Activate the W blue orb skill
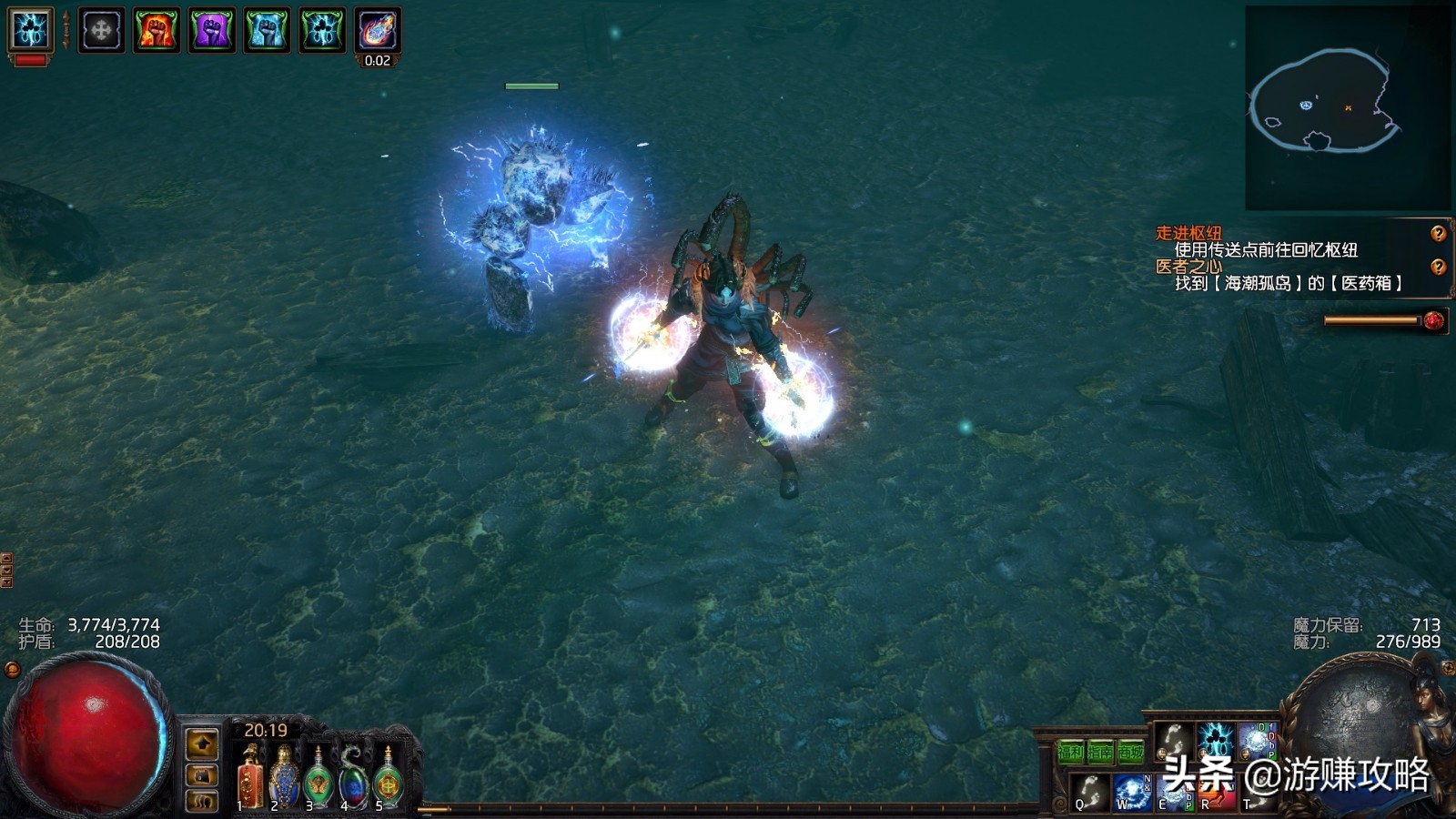Image resolution: width=1456 pixels, height=819 pixels. point(1132,790)
